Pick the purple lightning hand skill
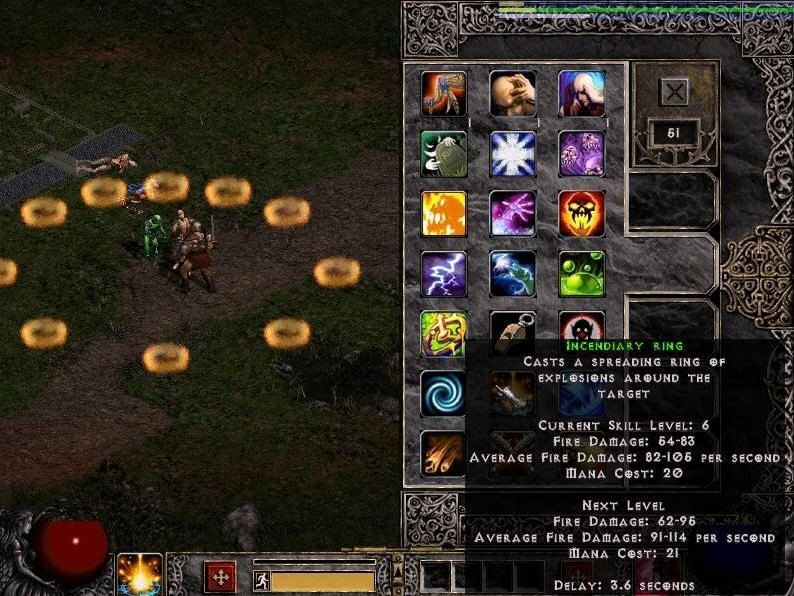Screen dimensions: 794x596 click(513, 213)
